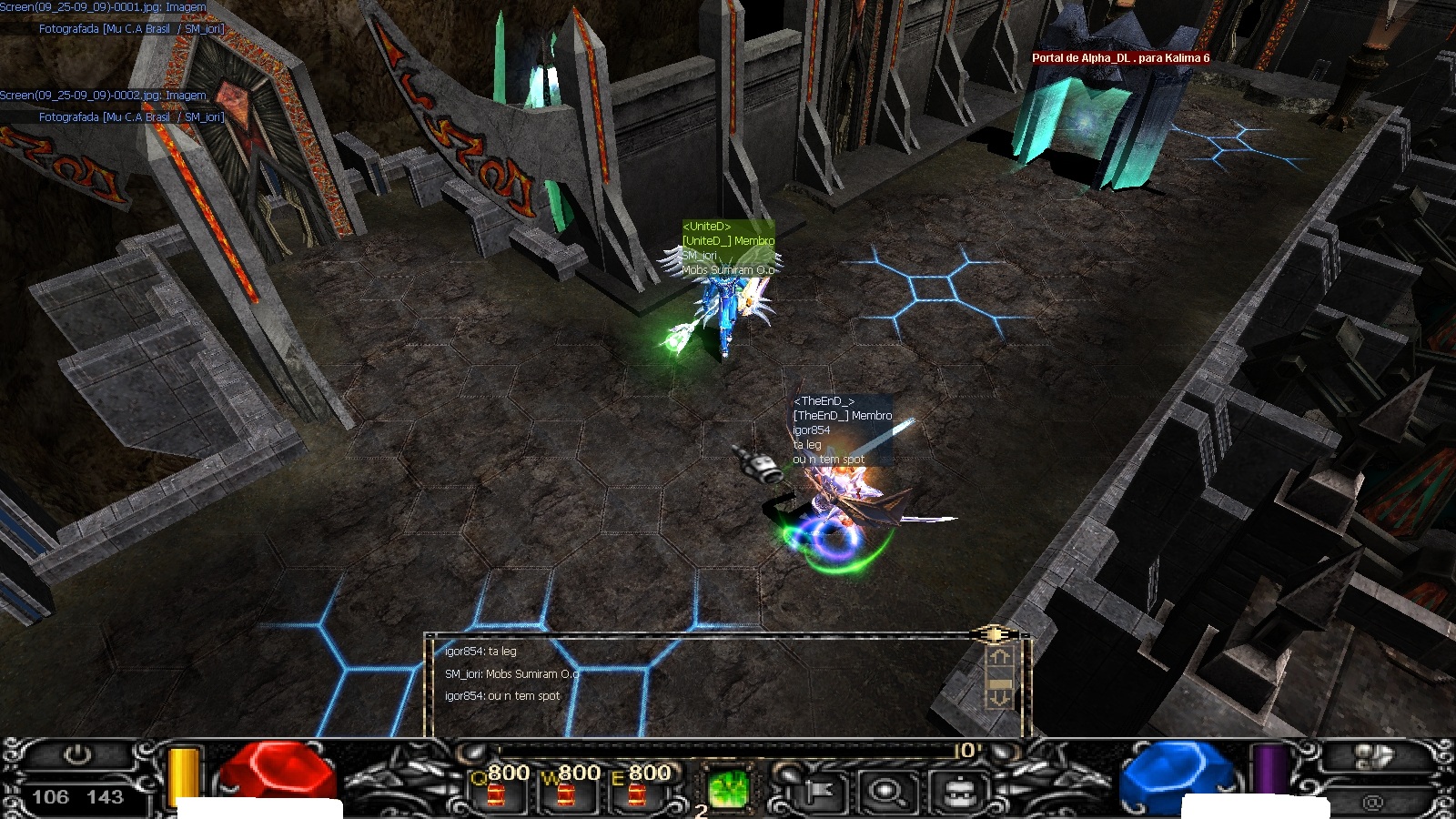Click the gold resize handle above the chat
This screenshot has height=819, width=1456.
click(994, 633)
